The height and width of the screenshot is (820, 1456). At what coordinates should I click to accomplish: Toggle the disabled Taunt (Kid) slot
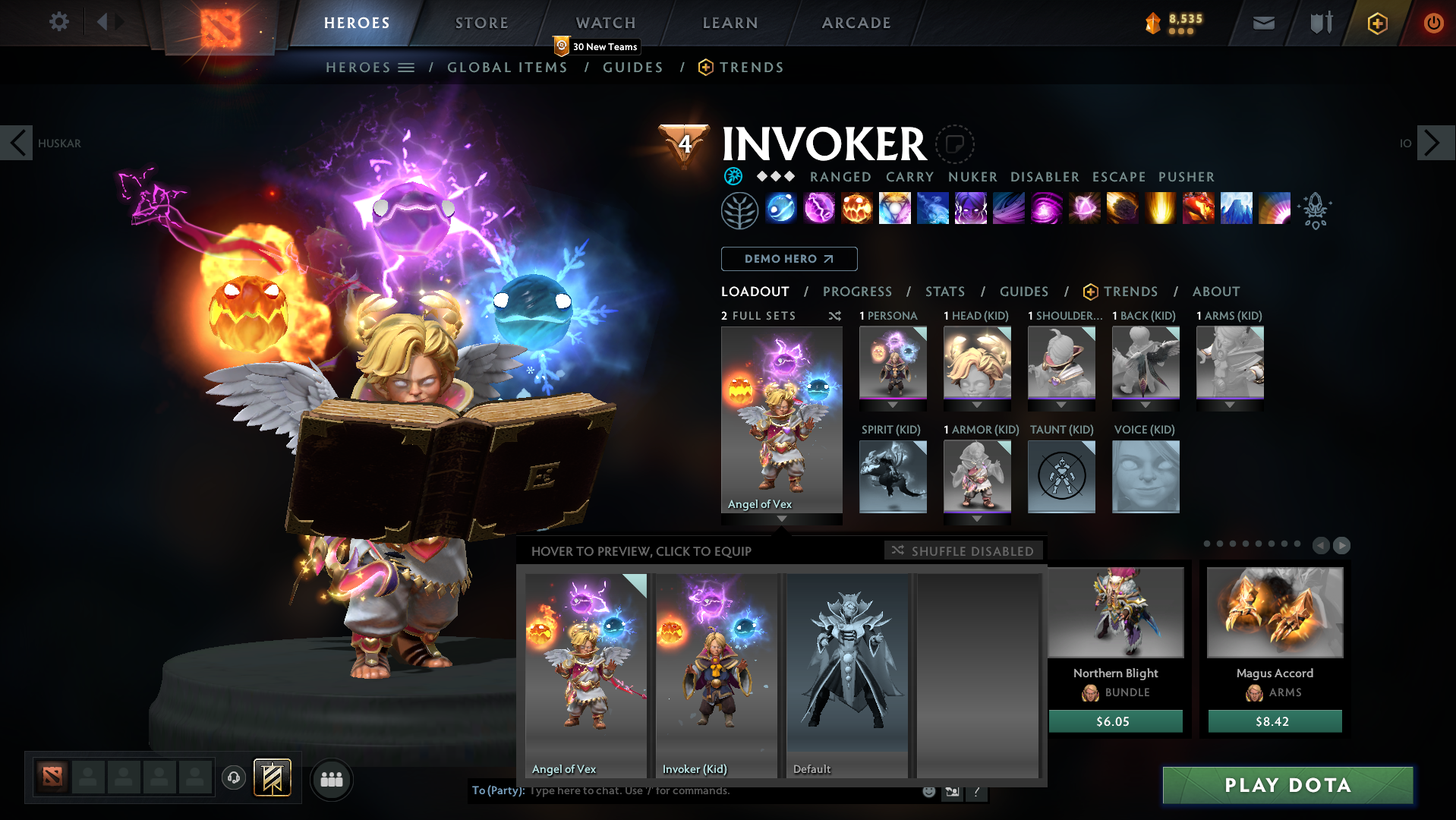tap(1061, 476)
